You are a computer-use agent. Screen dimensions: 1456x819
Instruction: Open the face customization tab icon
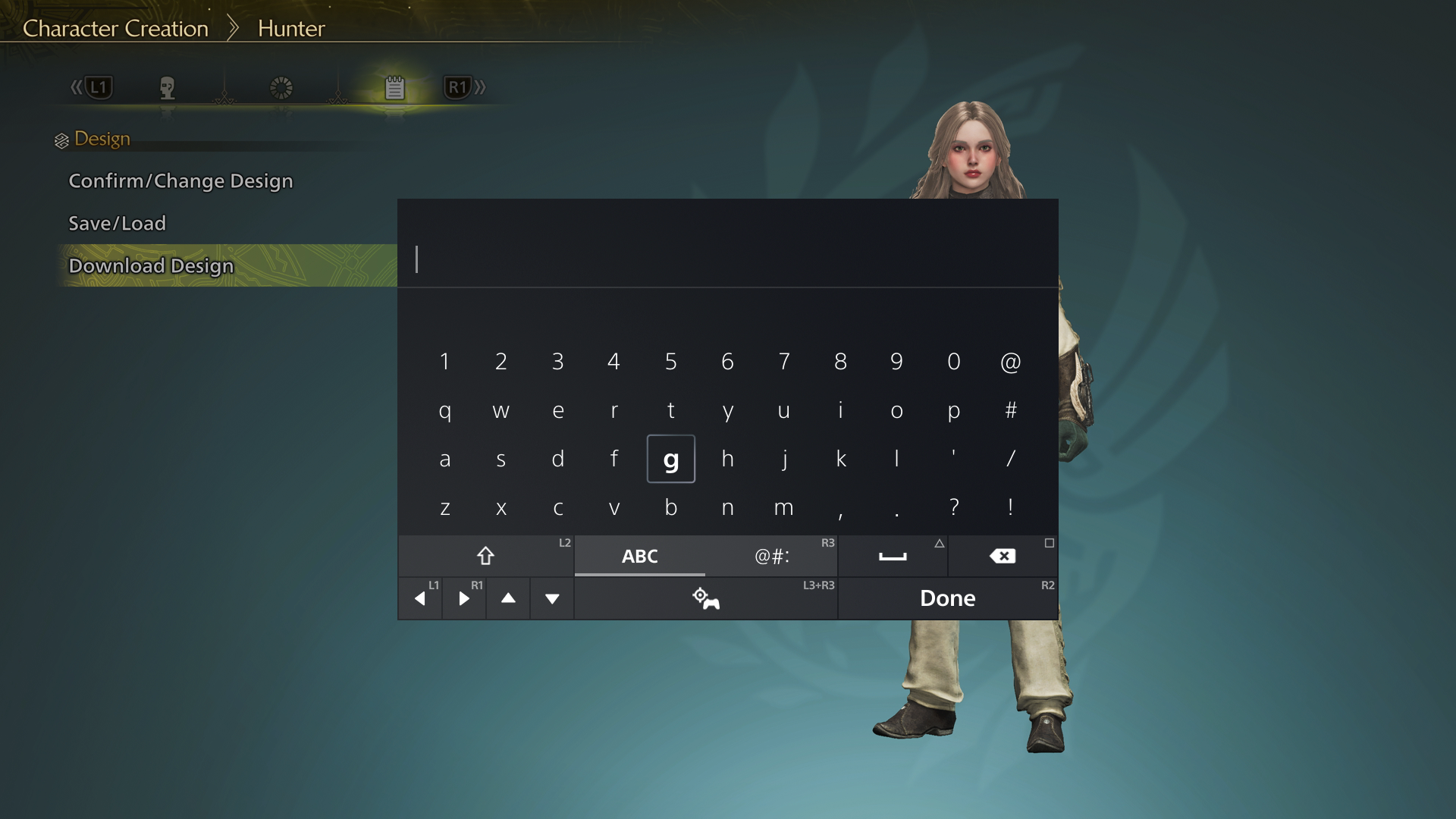coord(168,88)
